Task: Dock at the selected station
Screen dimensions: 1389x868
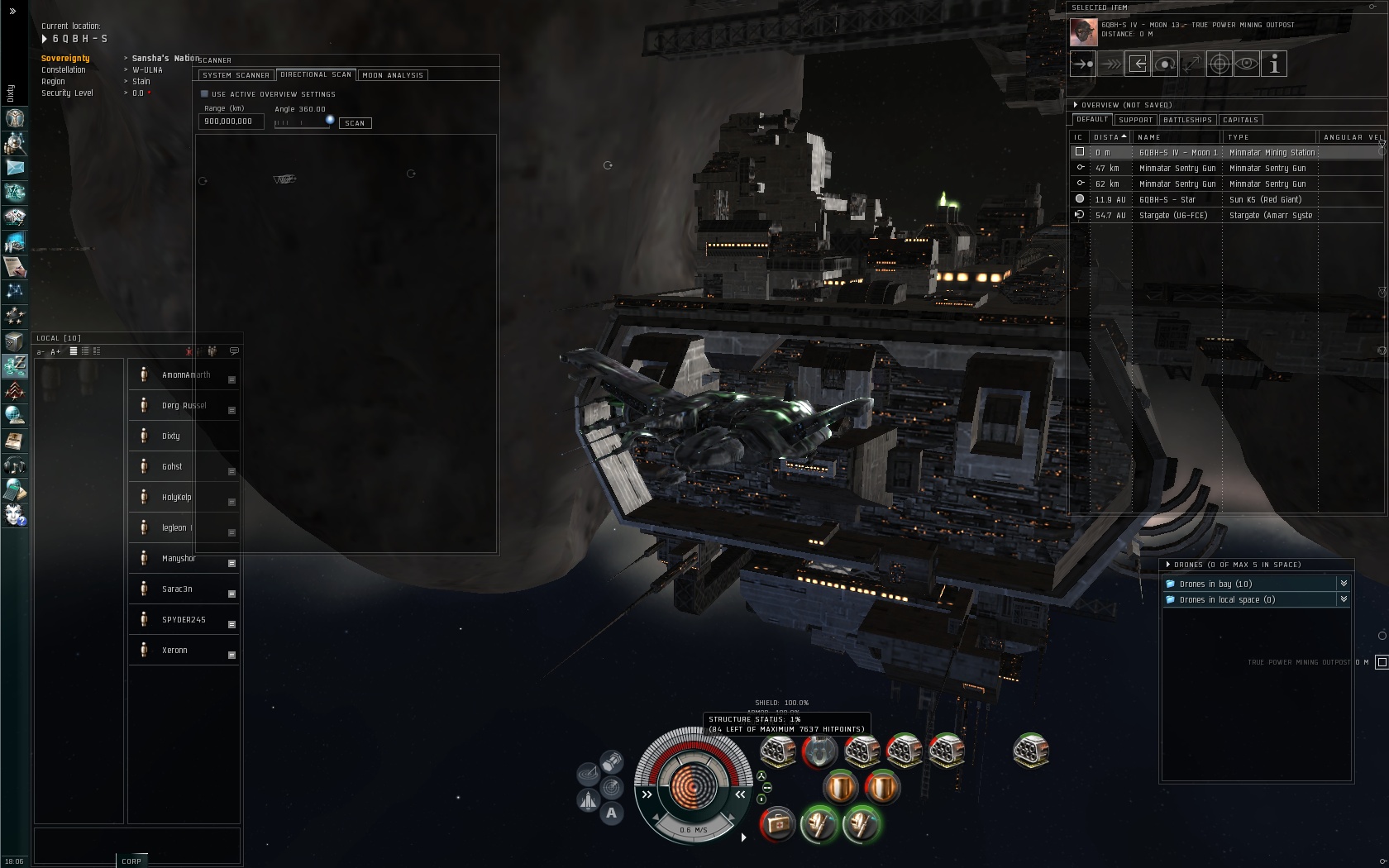Action: point(1138,64)
